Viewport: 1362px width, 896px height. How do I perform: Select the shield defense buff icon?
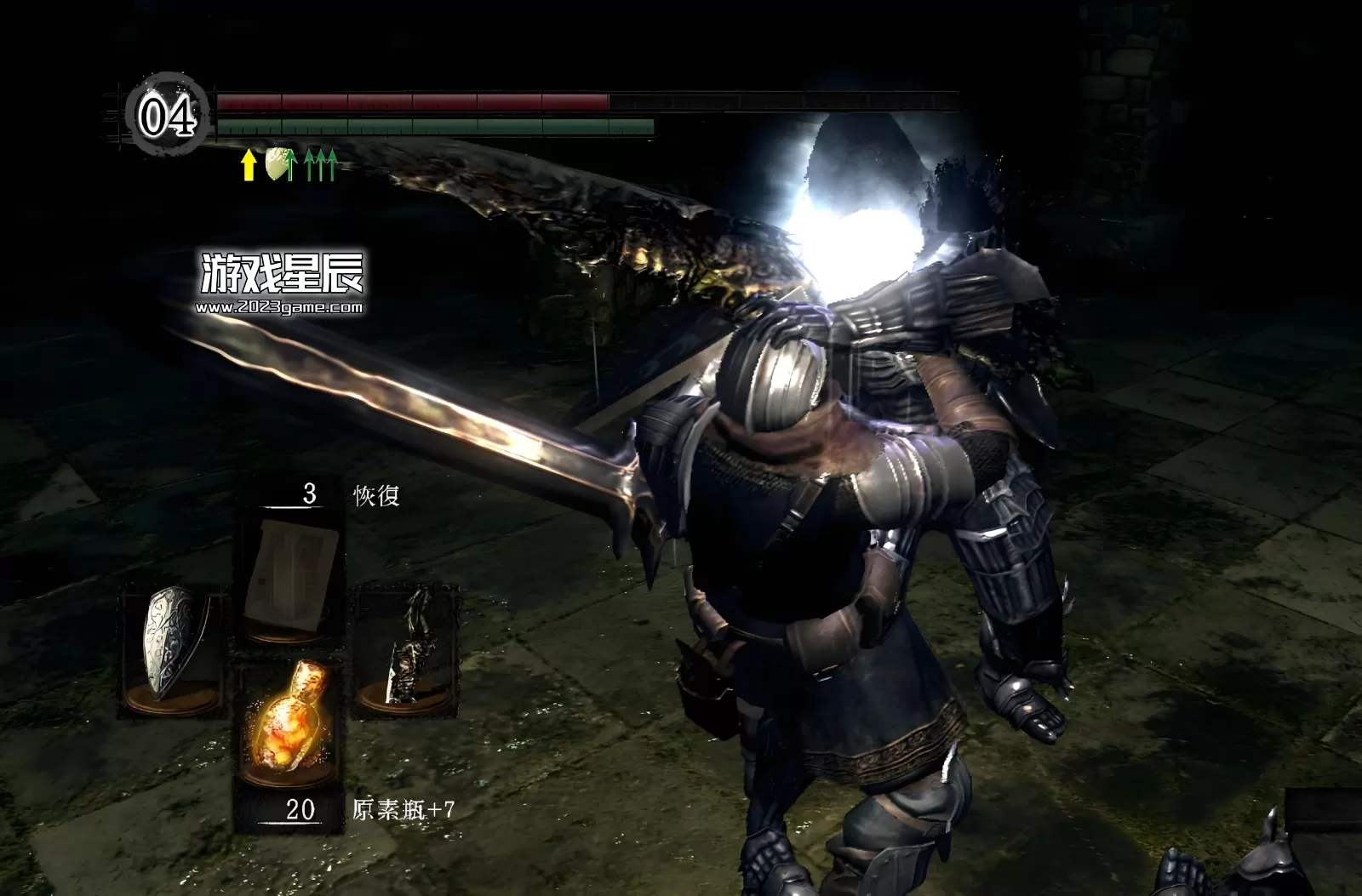276,165
